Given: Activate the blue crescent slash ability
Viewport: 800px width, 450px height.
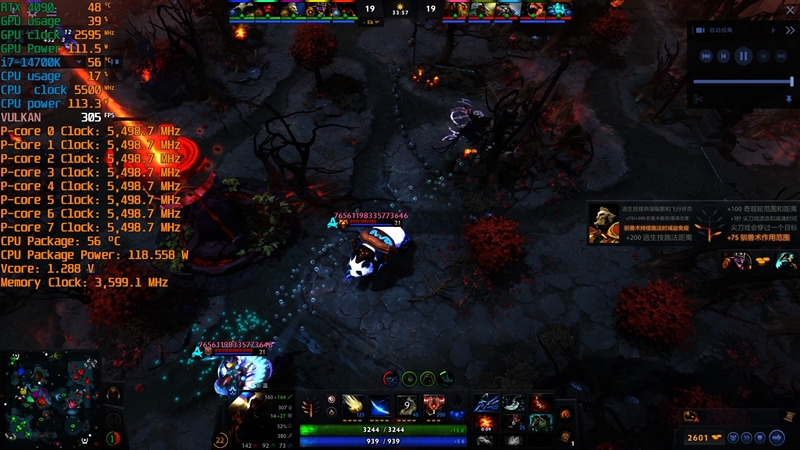Looking at the screenshot, I should click(381, 405).
